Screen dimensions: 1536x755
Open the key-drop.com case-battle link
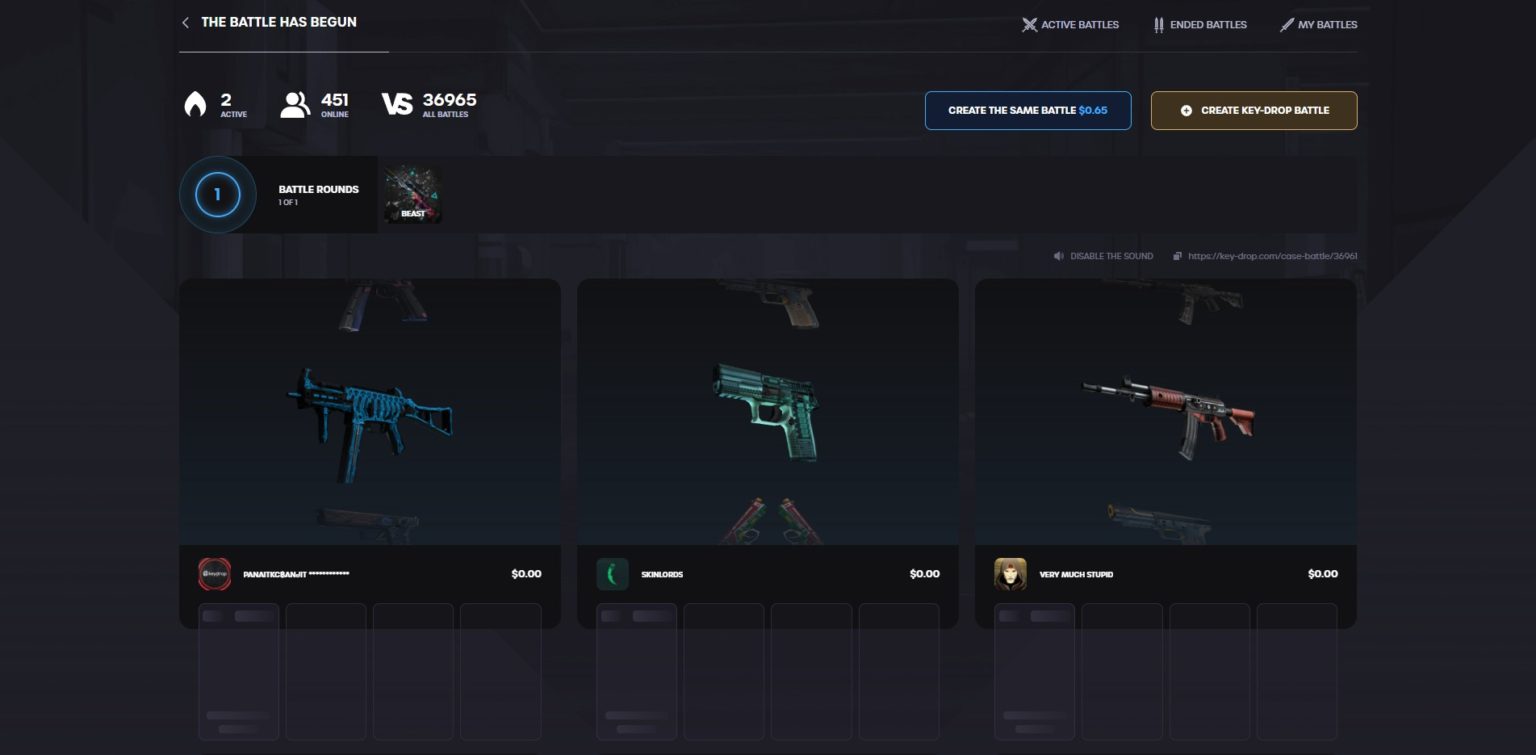pos(1272,256)
